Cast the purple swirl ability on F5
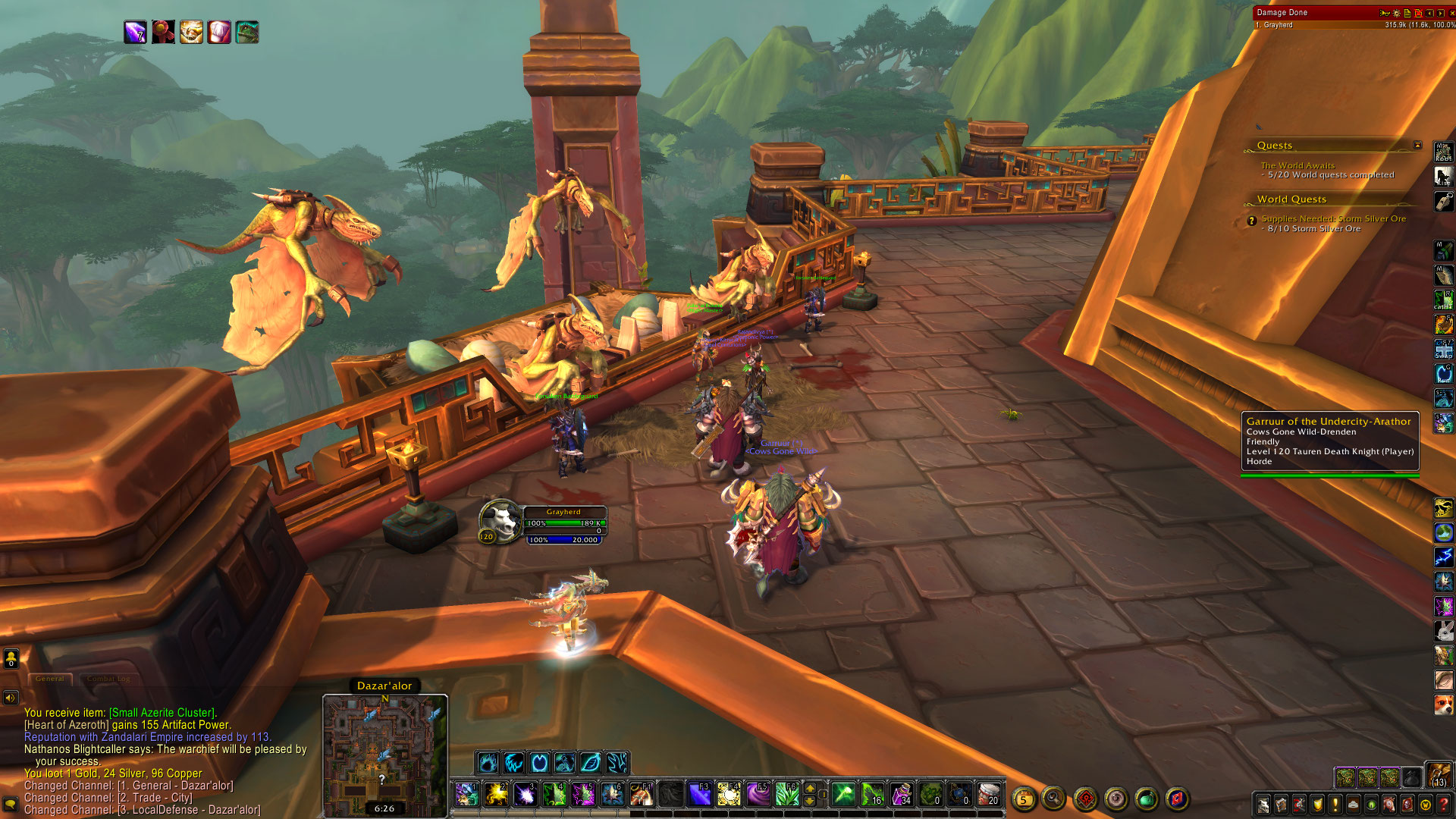The image size is (1456, 819). click(758, 794)
